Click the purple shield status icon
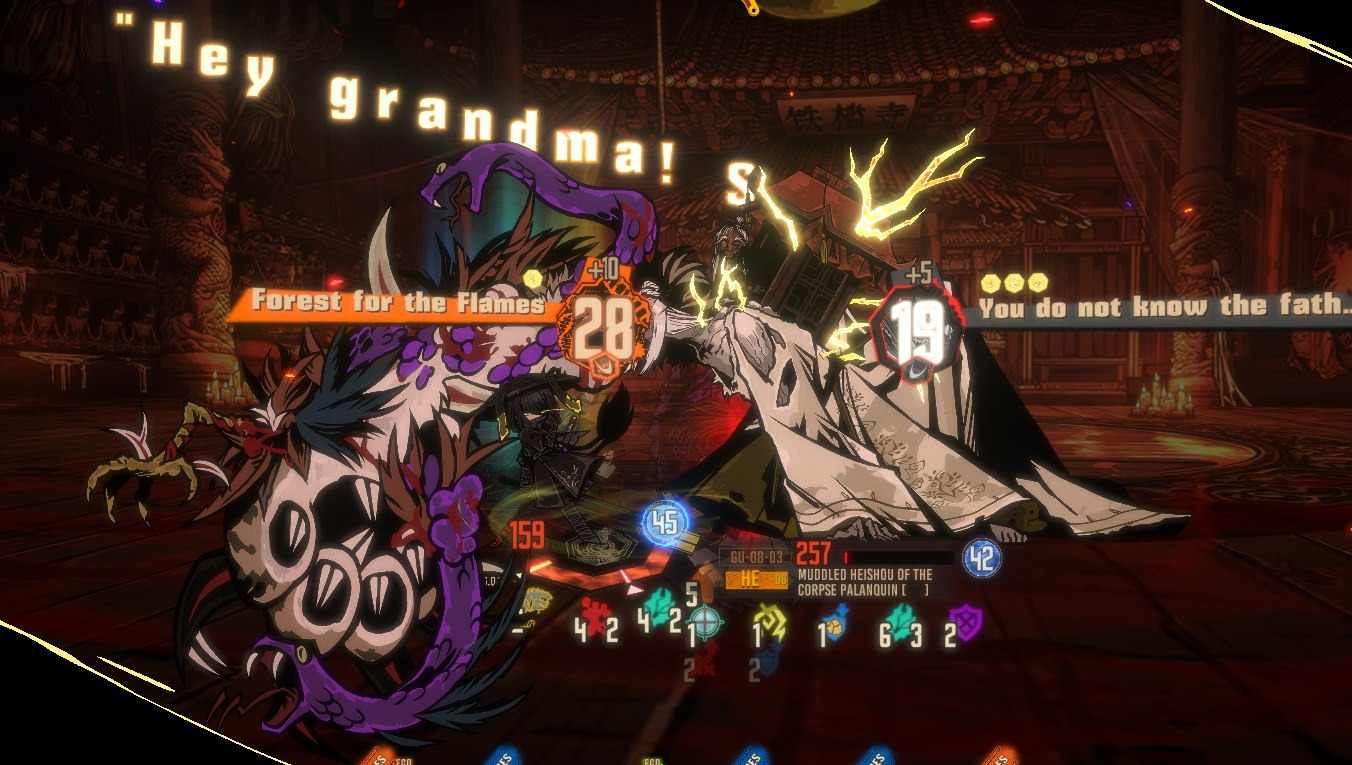This screenshot has width=1352, height=765. (x=965, y=622)
